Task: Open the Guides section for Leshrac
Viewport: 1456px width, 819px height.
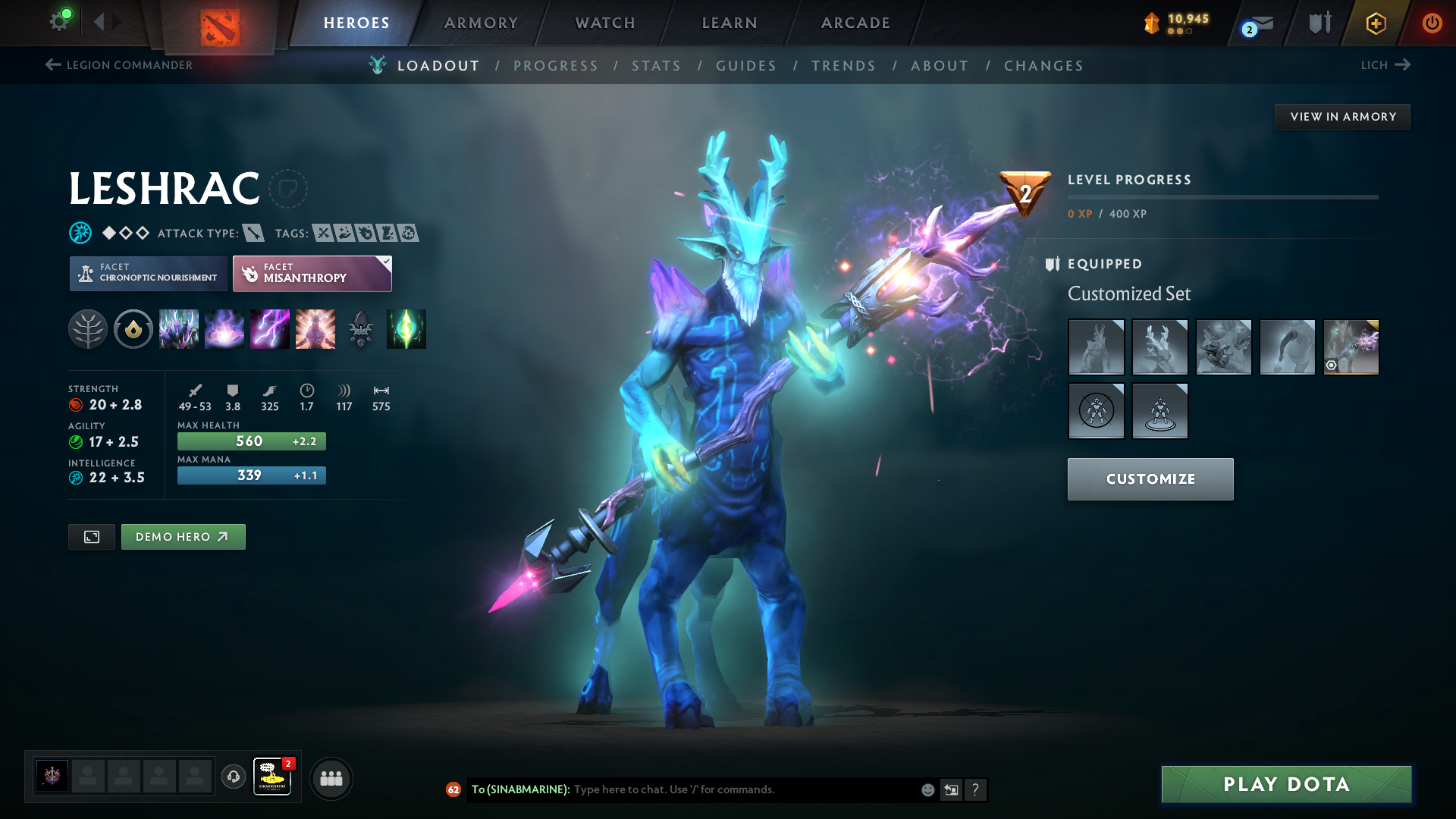Action: tap(746, 66)
